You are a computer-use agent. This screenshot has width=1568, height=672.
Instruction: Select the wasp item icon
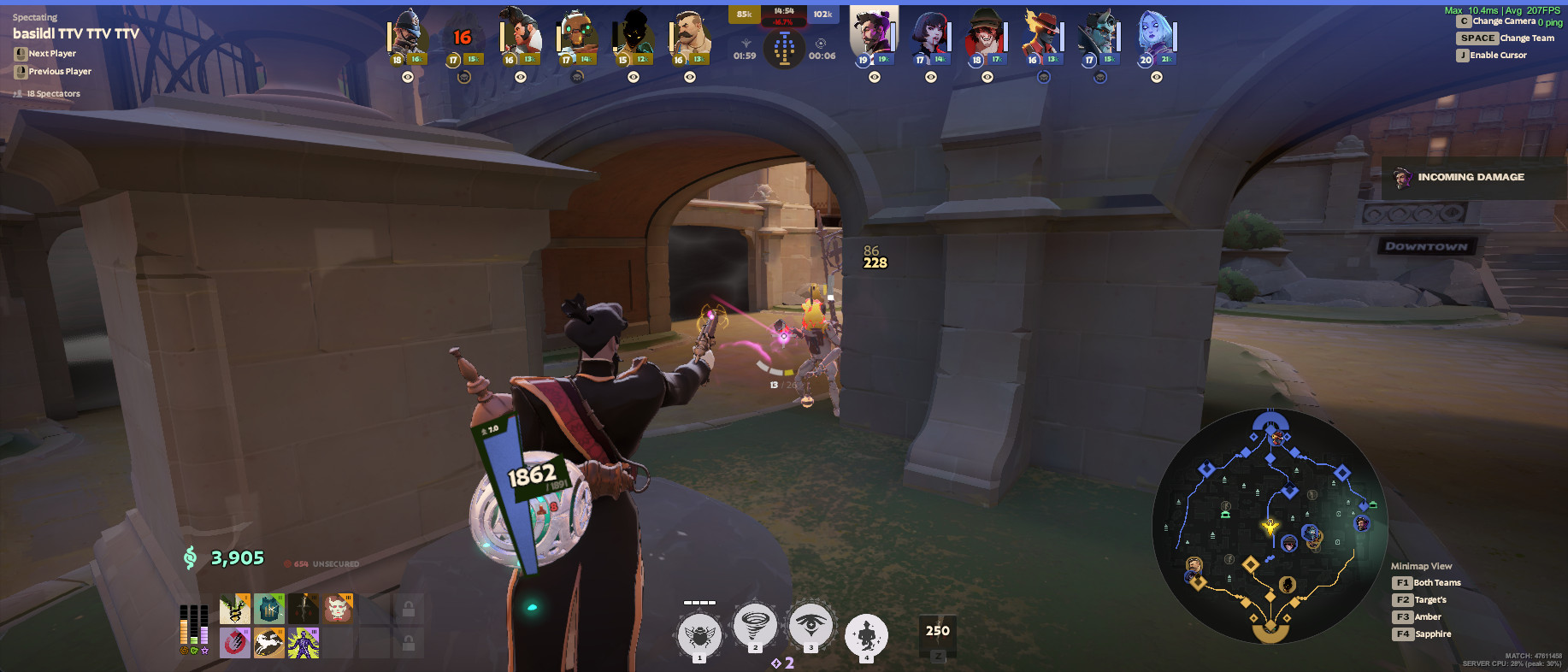pos(235,610)
